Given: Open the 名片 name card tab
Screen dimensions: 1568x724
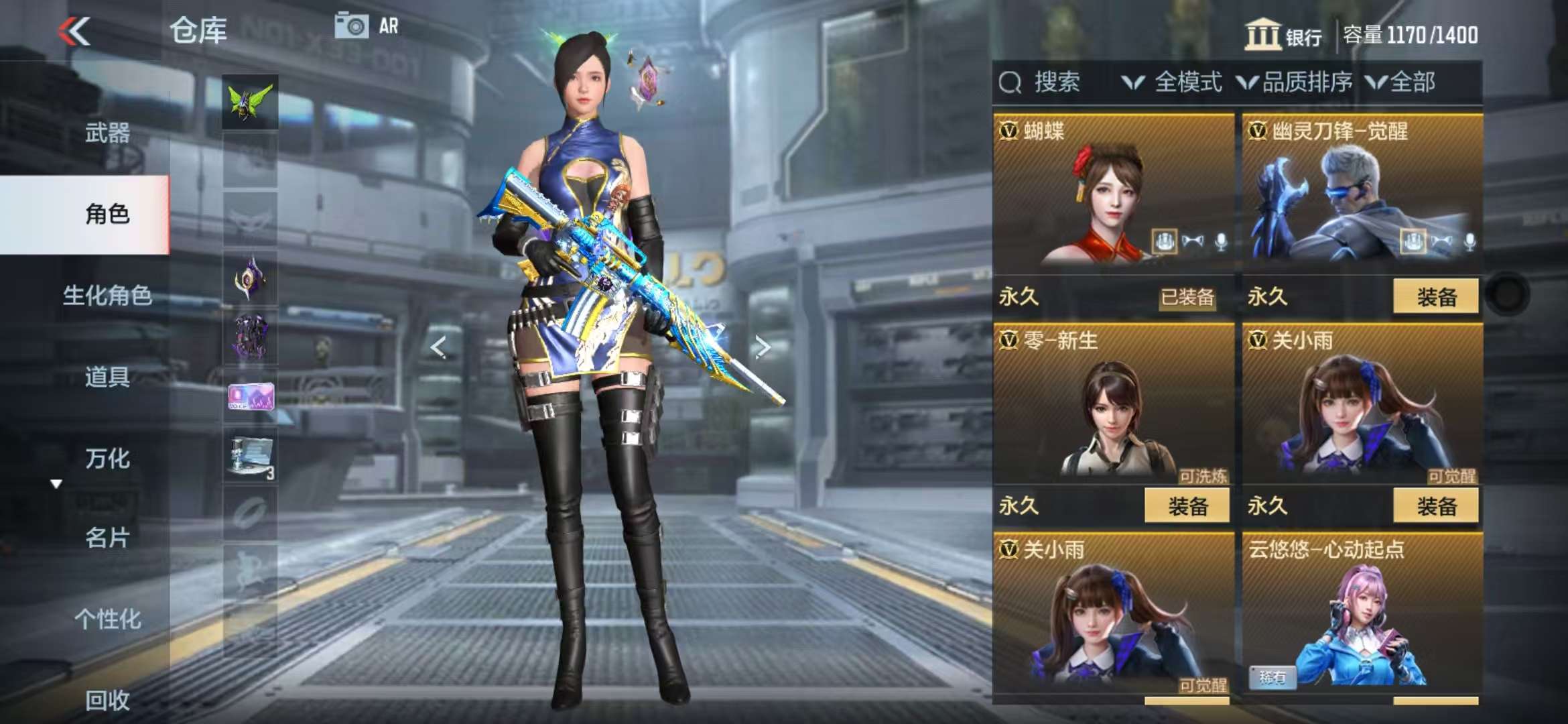Looking at the screenshot, I should 107,538.
